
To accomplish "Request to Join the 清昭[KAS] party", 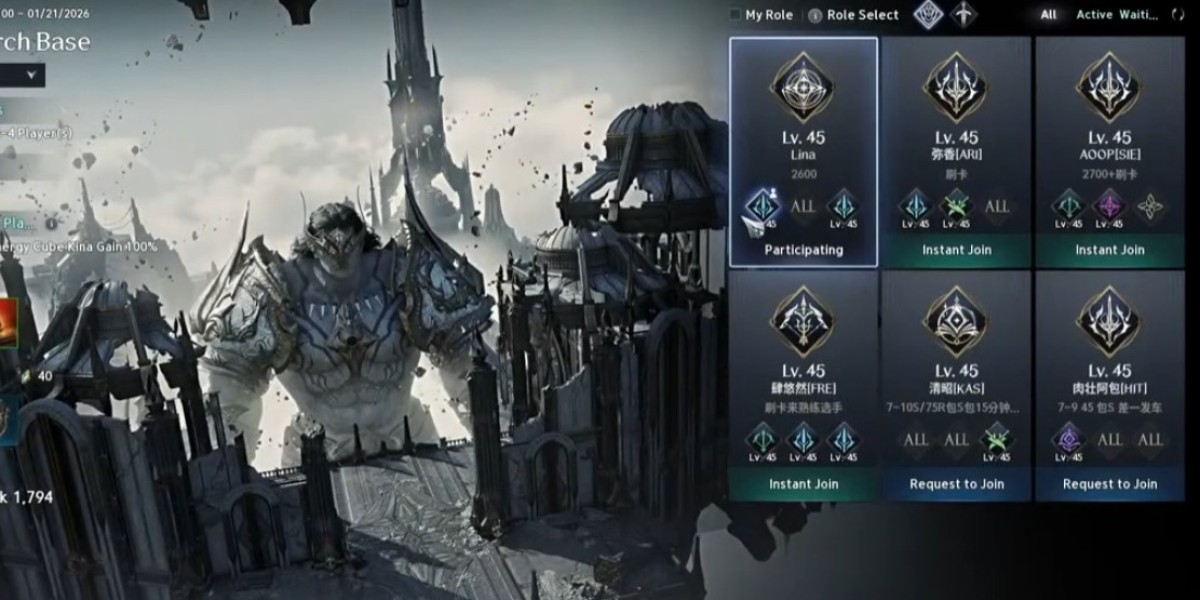I will coord(956,484).
